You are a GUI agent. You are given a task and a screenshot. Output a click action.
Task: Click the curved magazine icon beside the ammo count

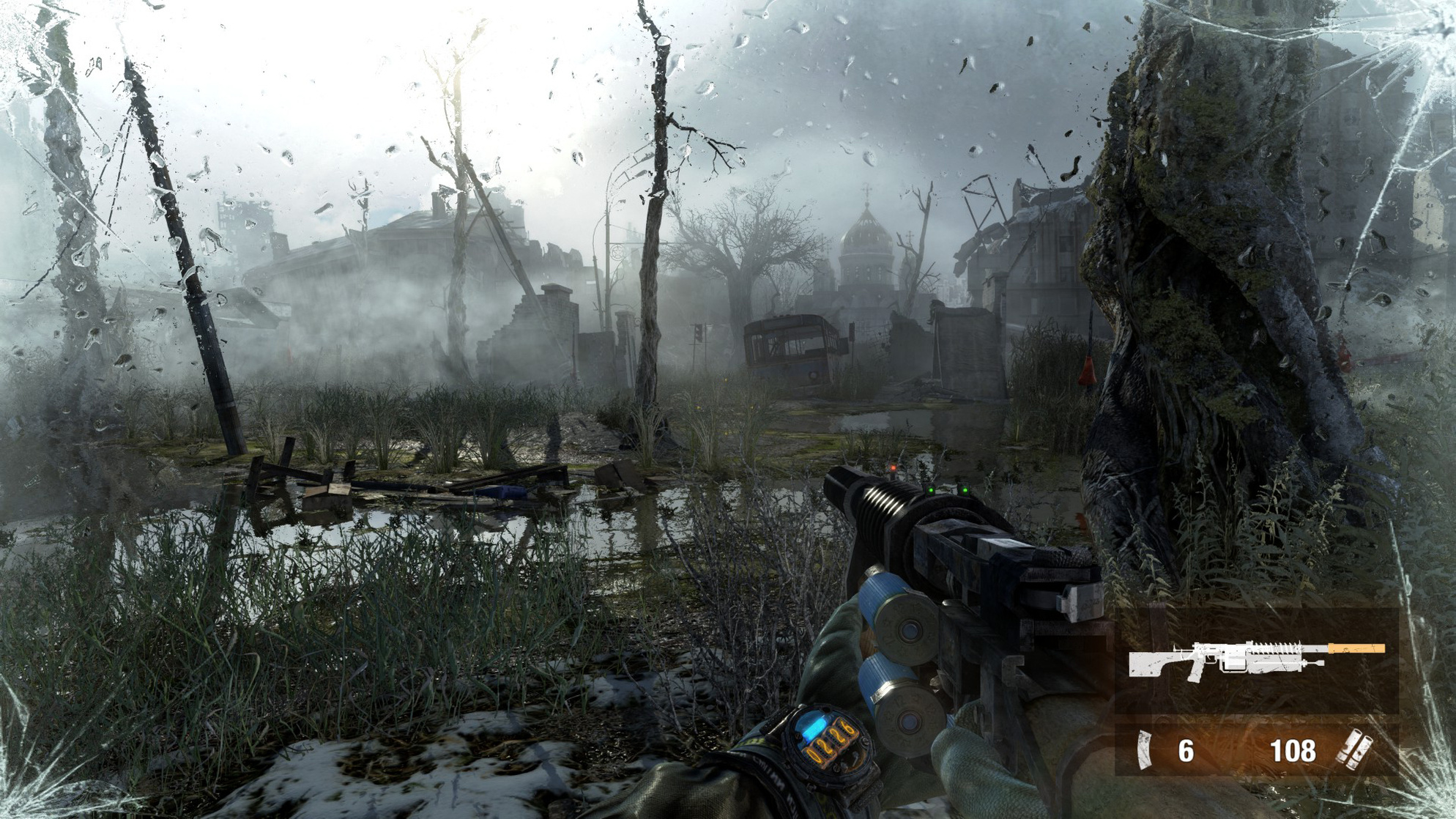click(1144, 749)
